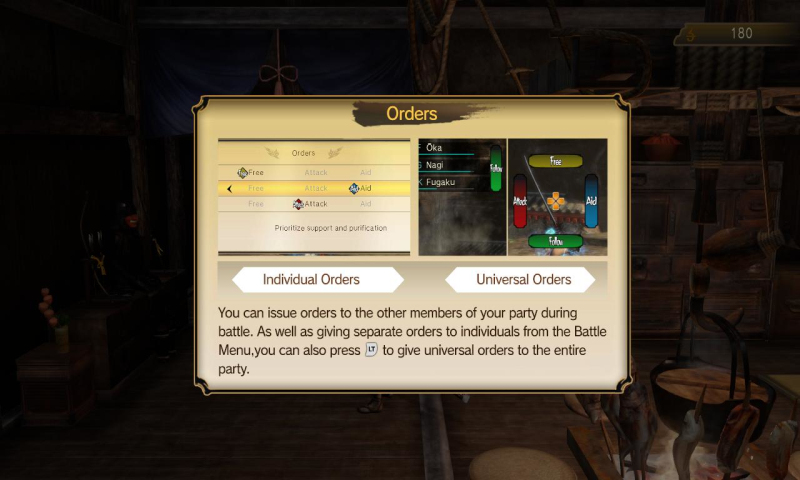Viewport: 800px width, 480px height.
Task: Select the Individual Orders banner
Action: point(311,279)
